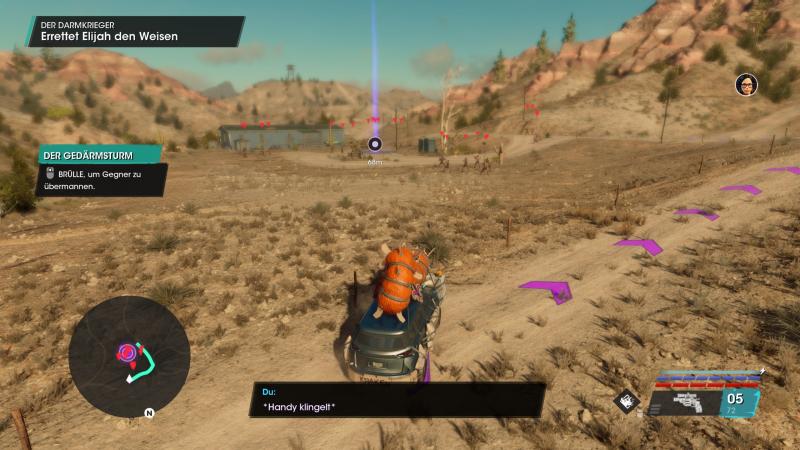
Task: Click the purple objective waypoint marker
Action: pyautogui.click(x=375, y=144)
